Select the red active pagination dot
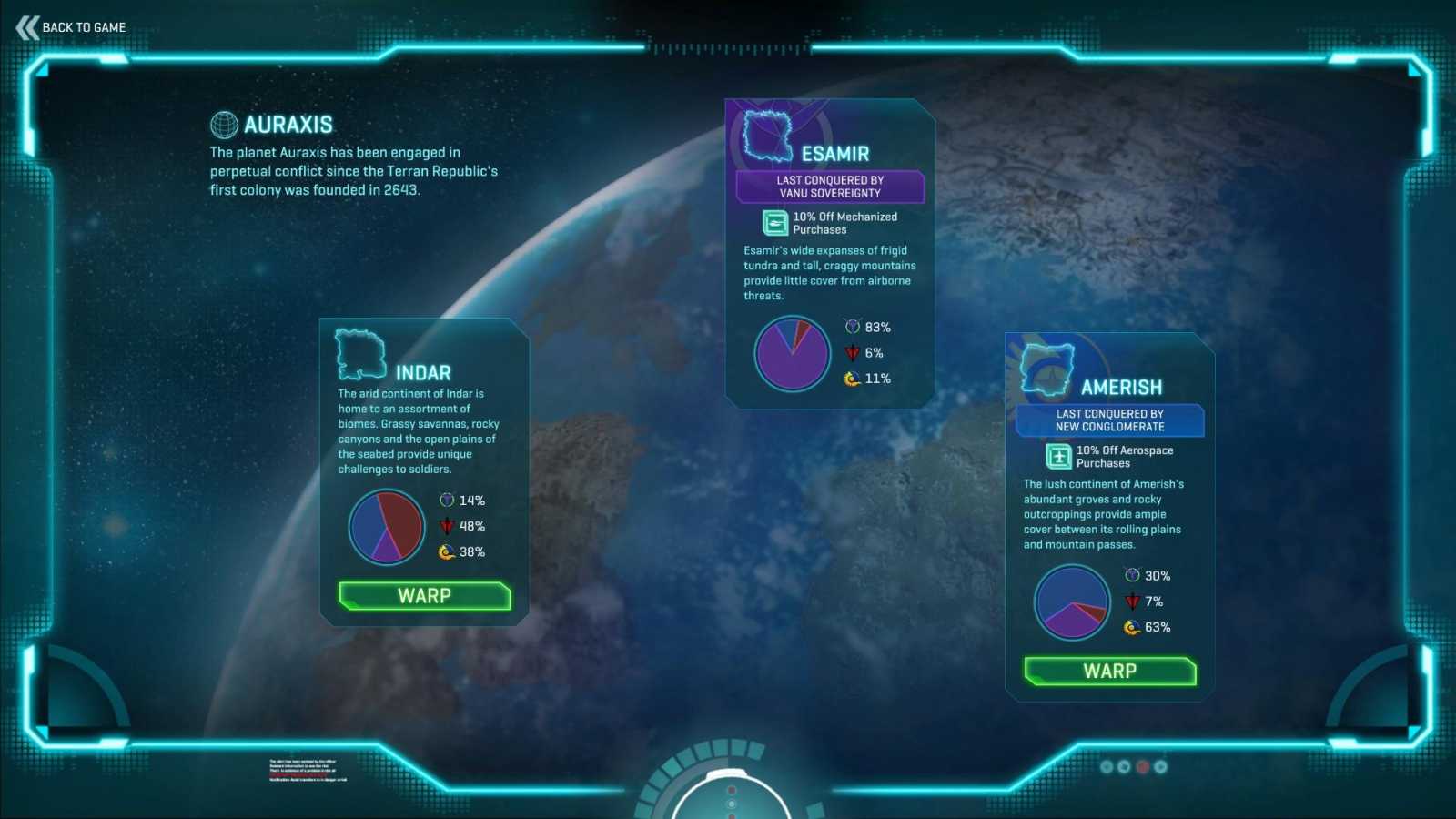 1143,767
